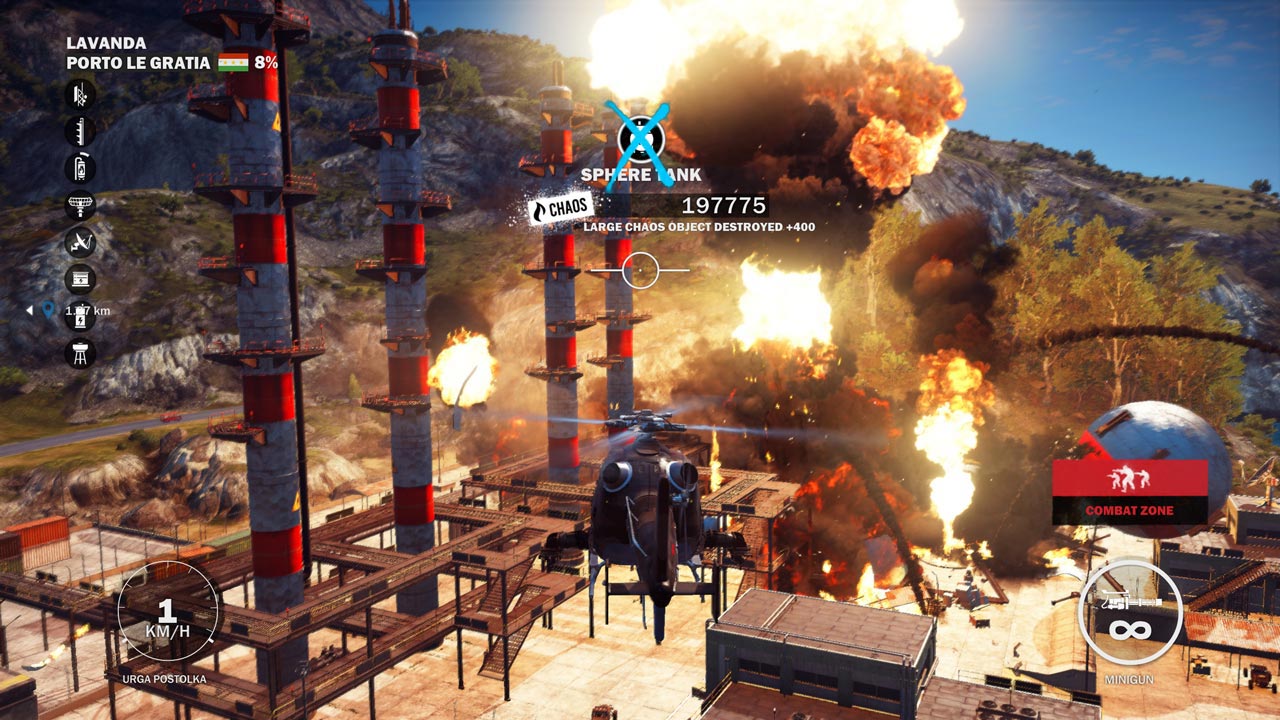Click the blue waypoint distance marker
Viewport: 1280px width, 720px height.
coord(48,311)
